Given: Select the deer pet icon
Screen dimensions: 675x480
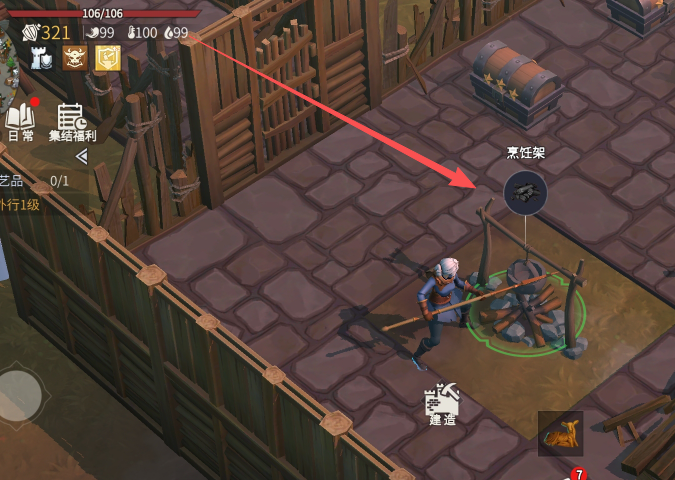Looking at the screenshot, I should (x=560, y=434).
